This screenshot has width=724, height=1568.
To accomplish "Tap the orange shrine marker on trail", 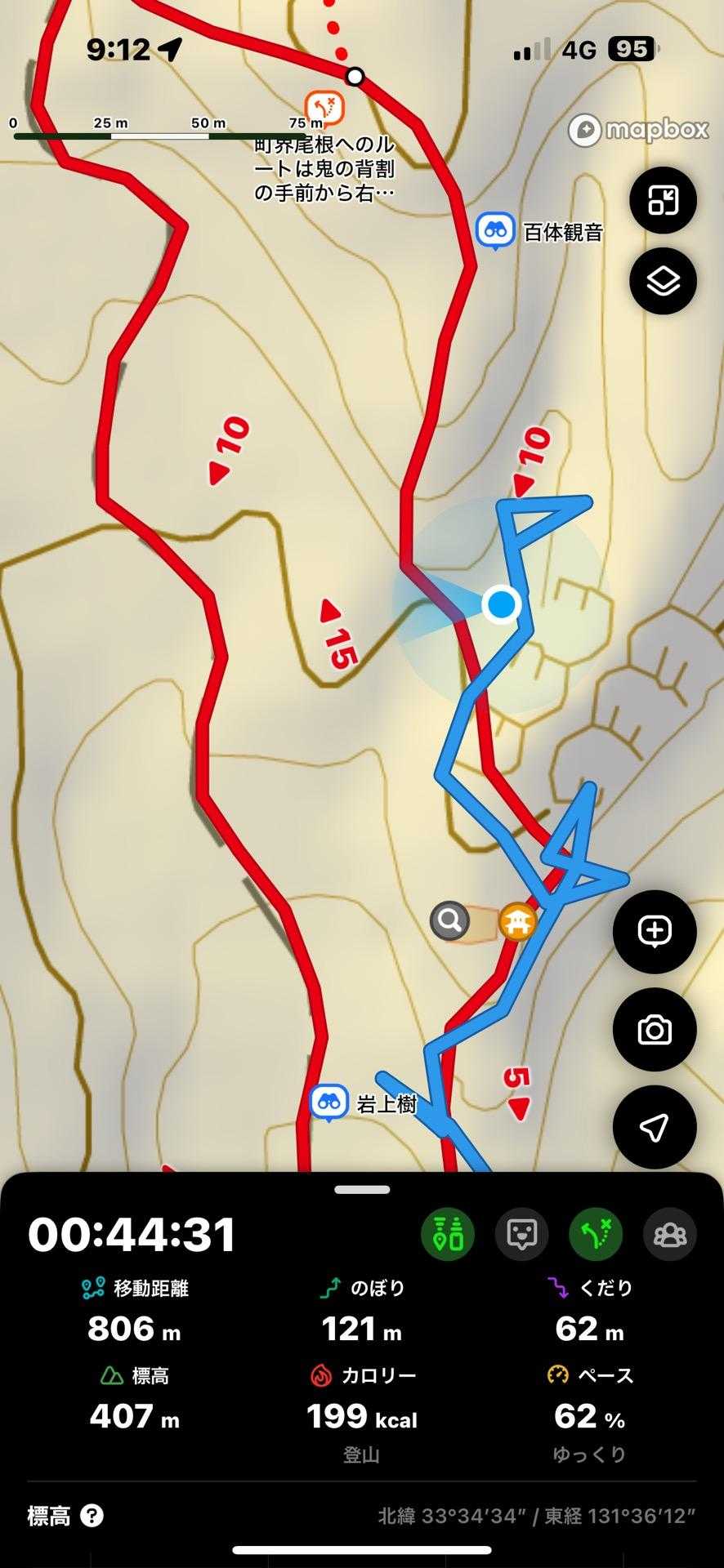I will pos(517,923).
